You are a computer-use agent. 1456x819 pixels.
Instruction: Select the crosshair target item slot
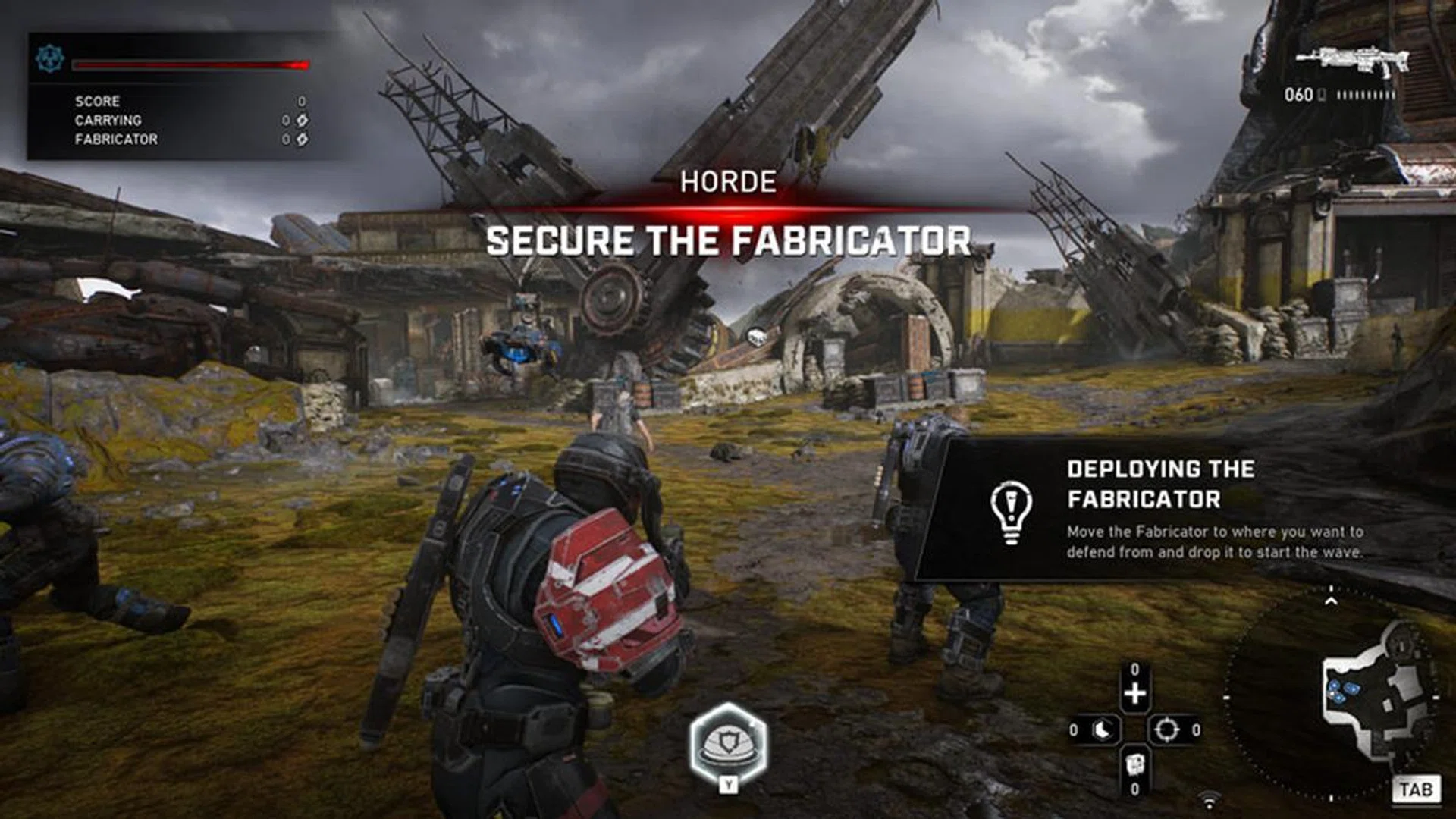tap(1166, 730)
